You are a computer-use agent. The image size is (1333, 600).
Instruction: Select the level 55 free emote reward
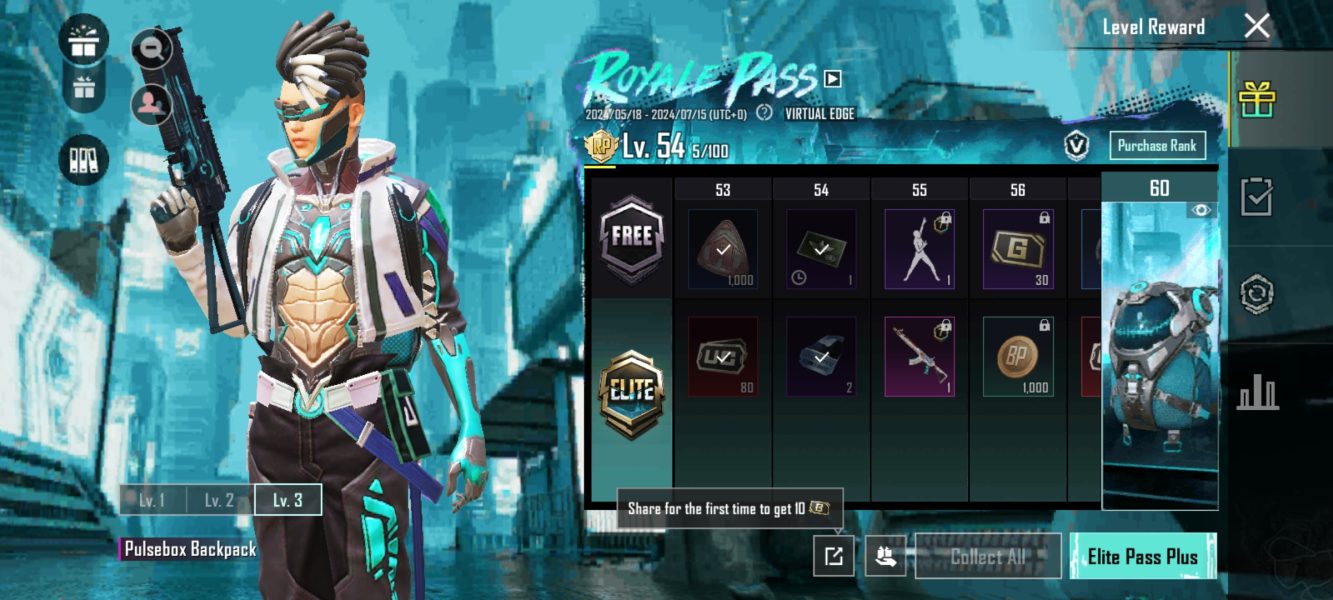[x=919, y=249]
